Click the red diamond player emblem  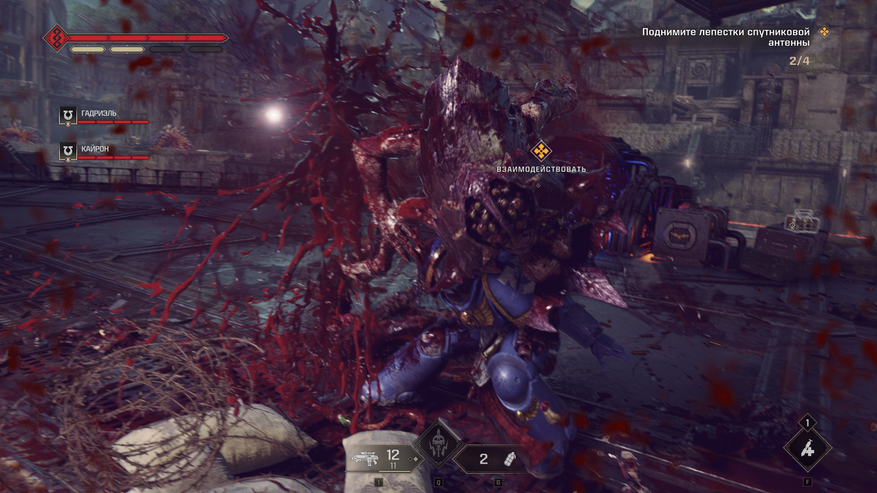pyautogui.click(x=56, y=39)
